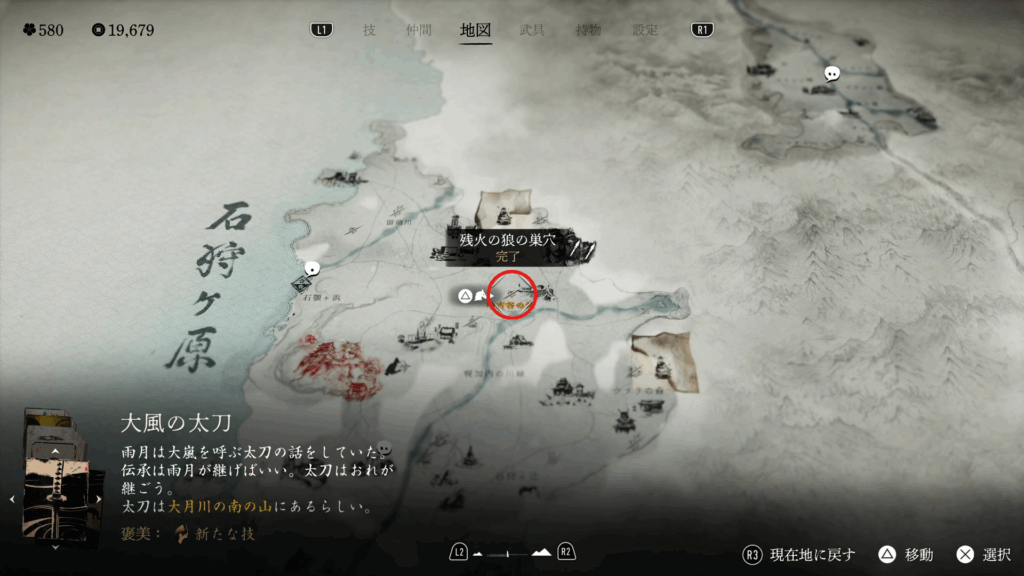
Task: Switch to the 技 tab
Action: point(369,30)
